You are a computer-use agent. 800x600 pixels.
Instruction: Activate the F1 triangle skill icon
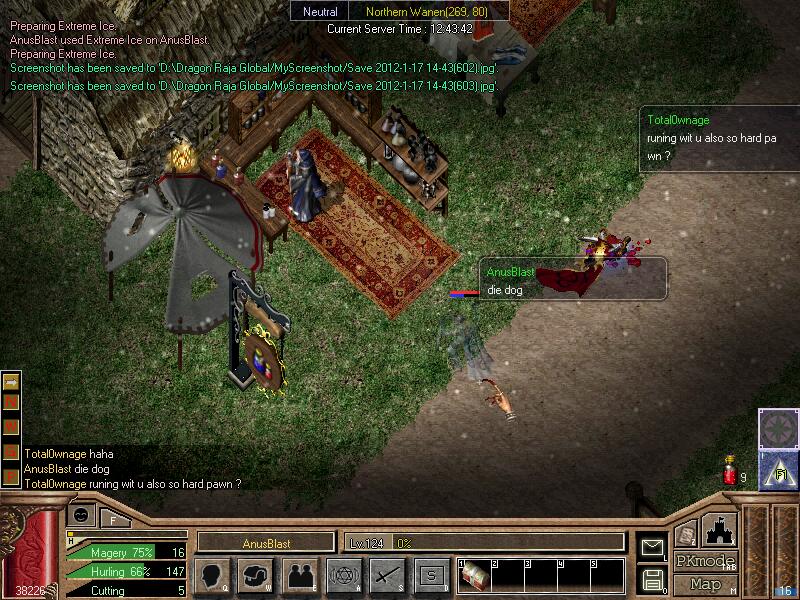coord(778,470)
